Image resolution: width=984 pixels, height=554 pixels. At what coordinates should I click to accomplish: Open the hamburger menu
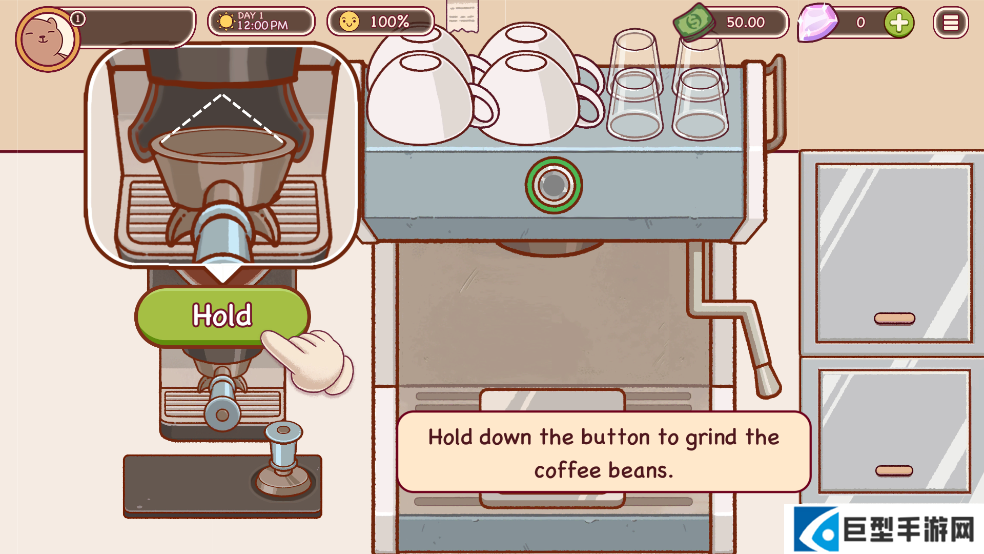950,22
